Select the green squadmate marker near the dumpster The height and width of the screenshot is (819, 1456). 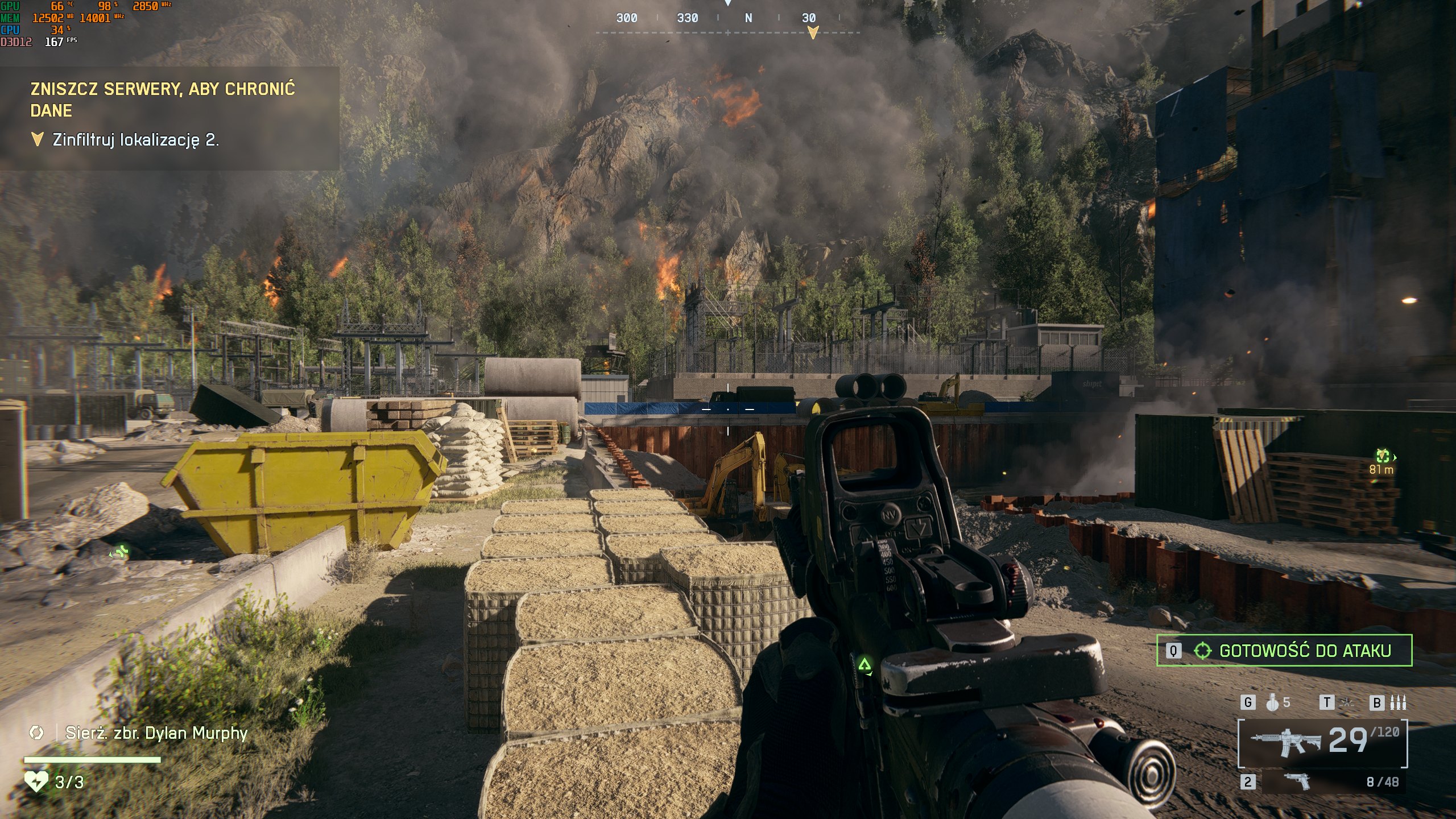pyautogui.click(x=120, y=551)
